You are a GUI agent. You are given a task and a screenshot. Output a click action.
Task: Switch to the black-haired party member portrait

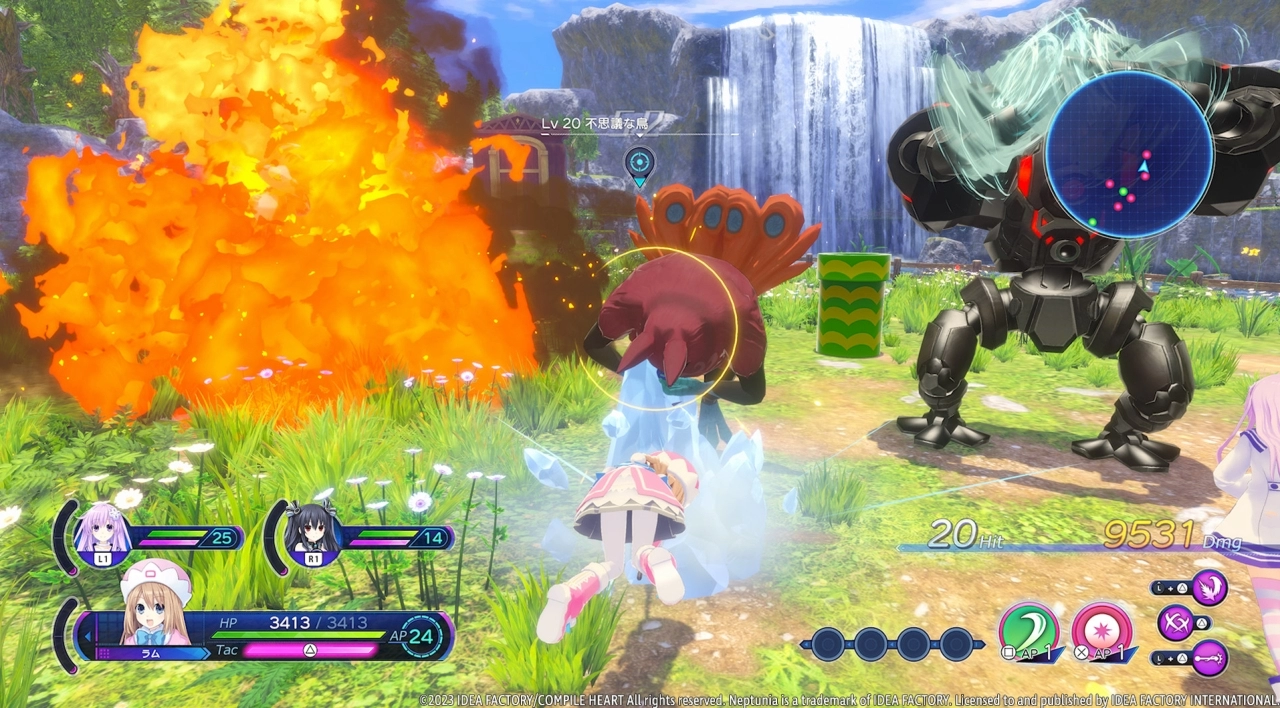pos(312,532)
